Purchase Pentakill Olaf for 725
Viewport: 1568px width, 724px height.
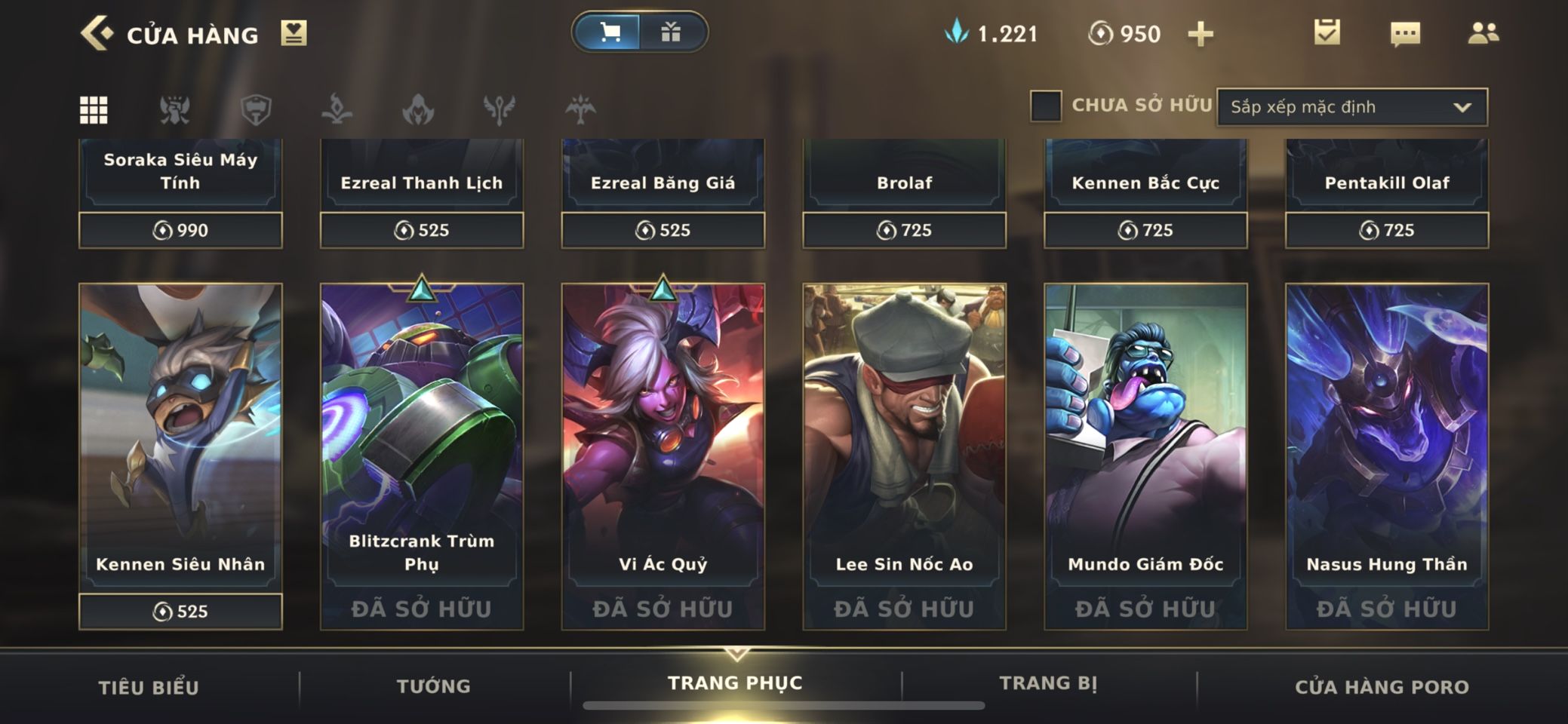coord(1387,230)
